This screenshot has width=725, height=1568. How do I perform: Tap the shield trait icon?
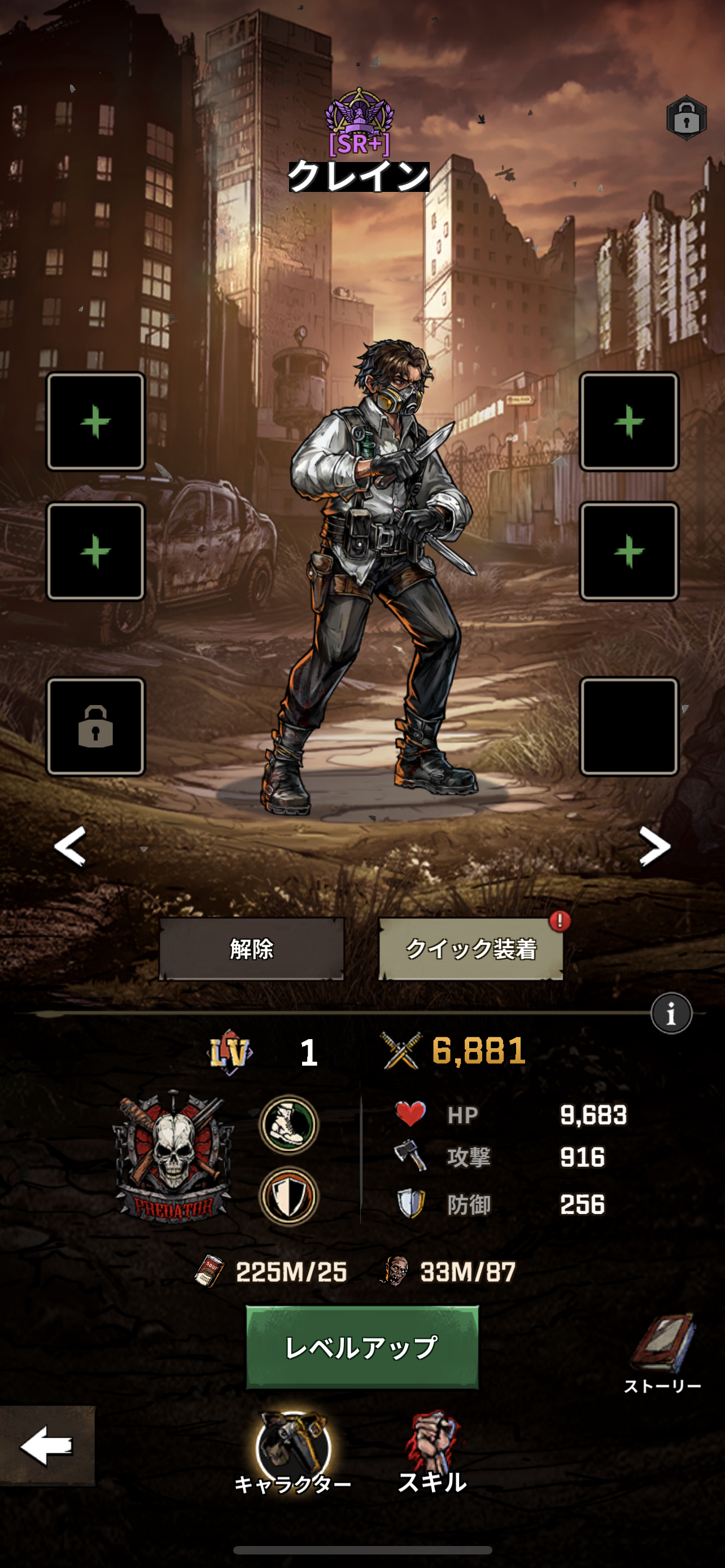289,1195
